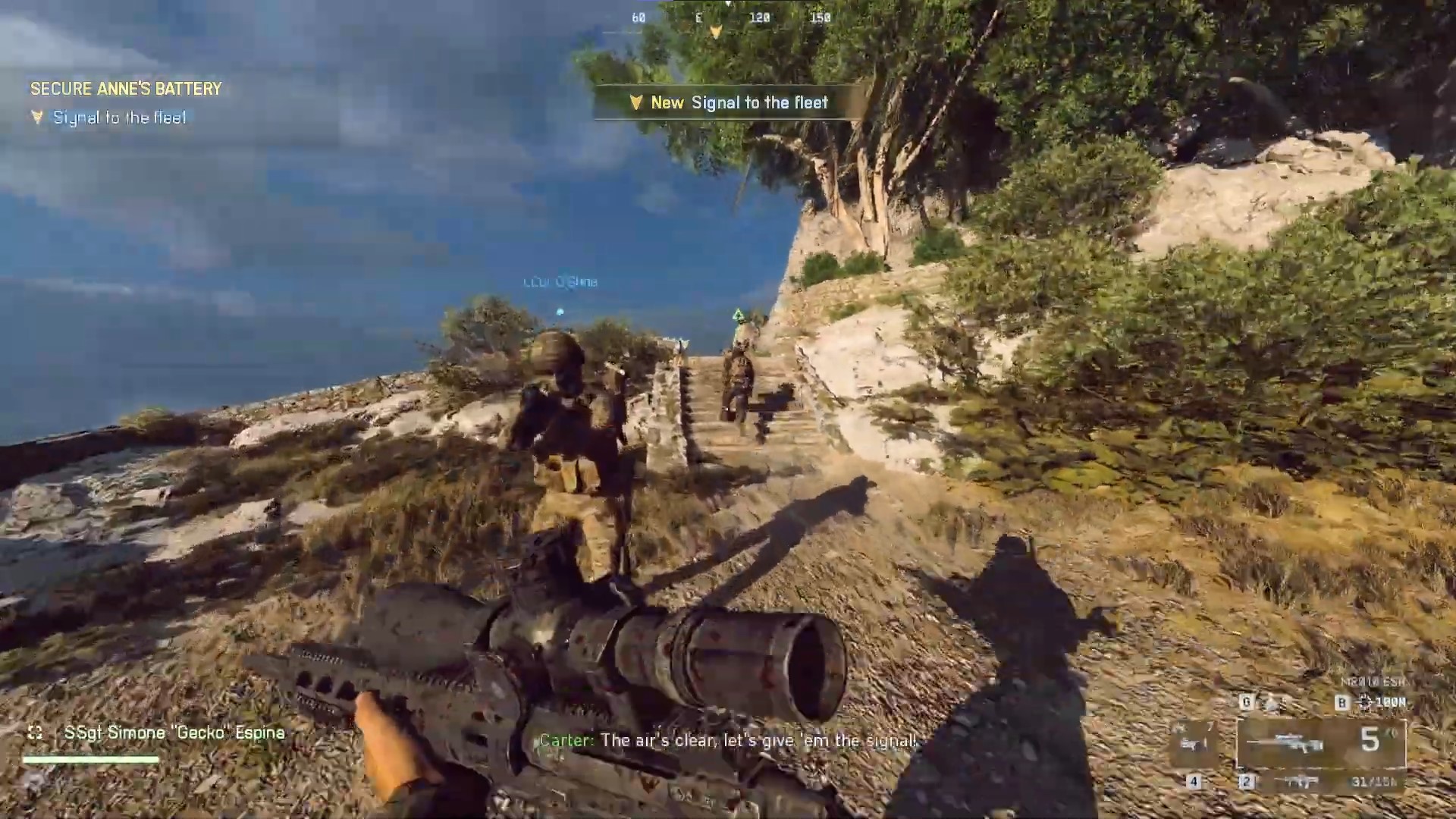Click the scope zeroing distance icon
Viewport: 1456px width, 819px height.
coord(1365,702)
